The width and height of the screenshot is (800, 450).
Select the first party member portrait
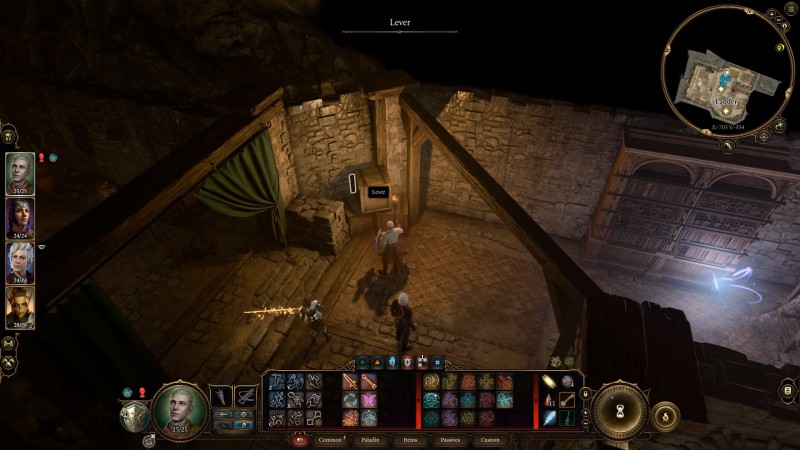pos(20,171)
